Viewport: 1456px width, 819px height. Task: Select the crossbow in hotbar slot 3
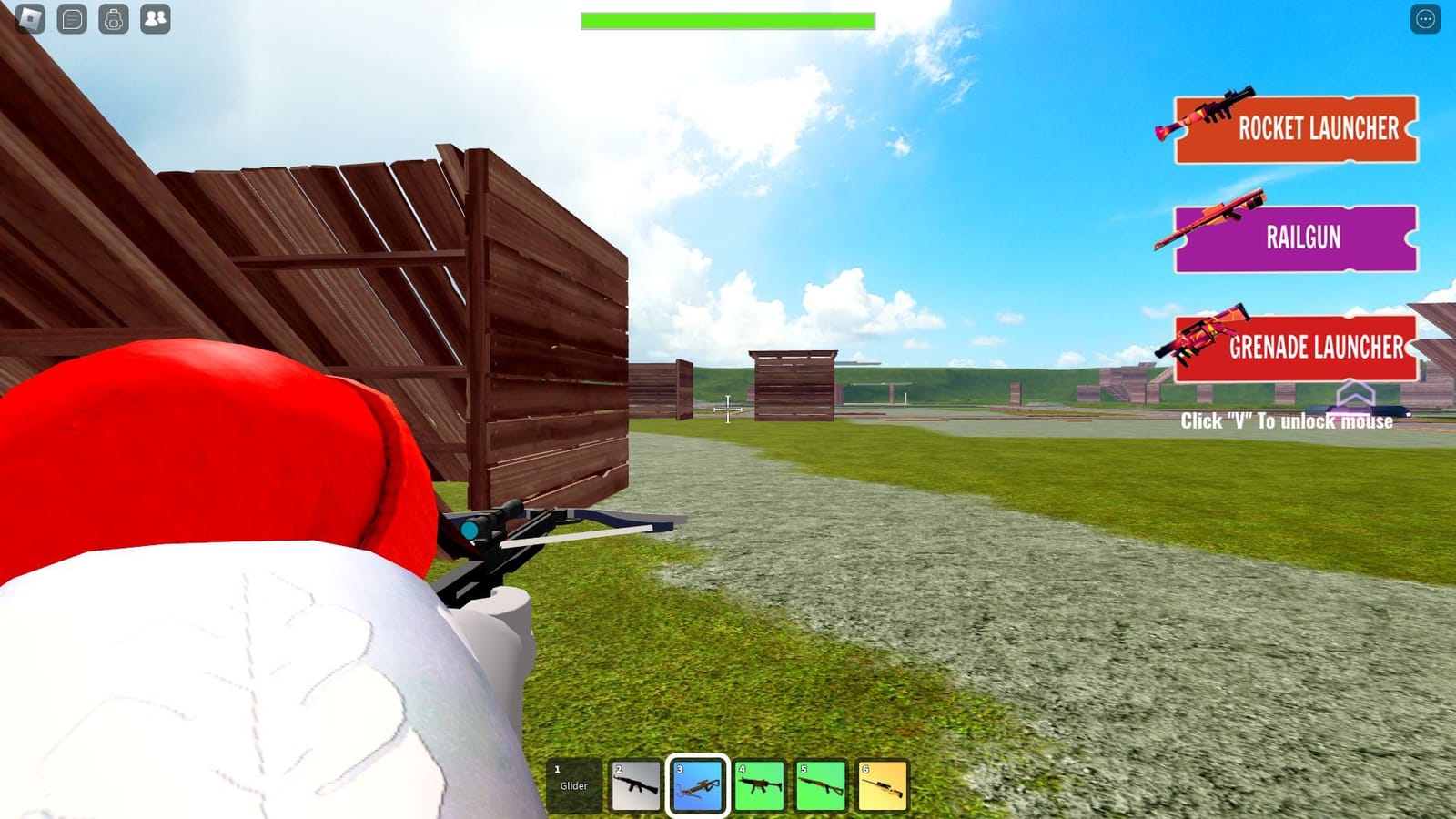pyautogui.click(x=696, y=786)
